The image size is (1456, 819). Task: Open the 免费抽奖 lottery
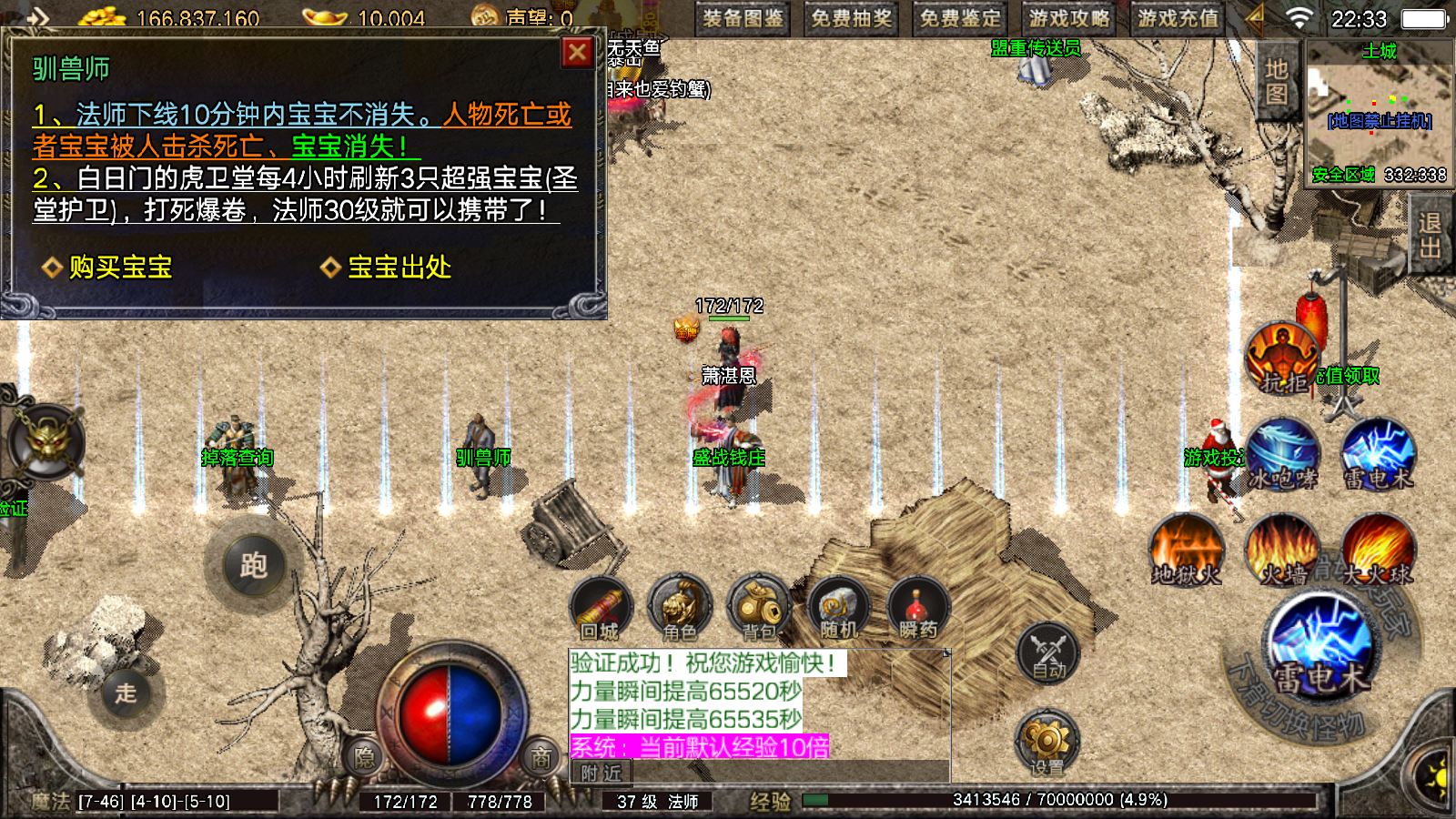pos(852,18)
